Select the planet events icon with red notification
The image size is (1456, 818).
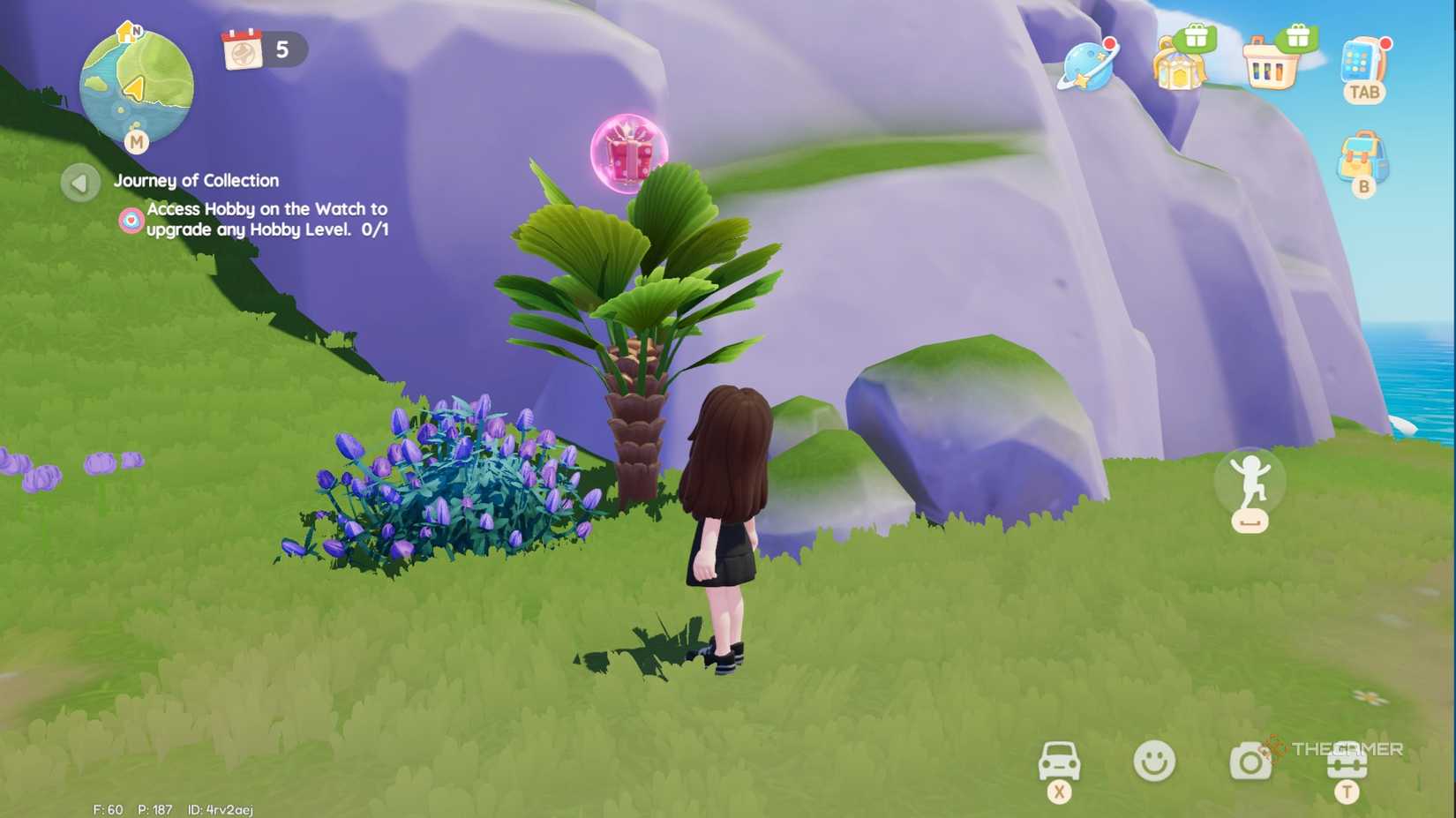coord(1087,66)
